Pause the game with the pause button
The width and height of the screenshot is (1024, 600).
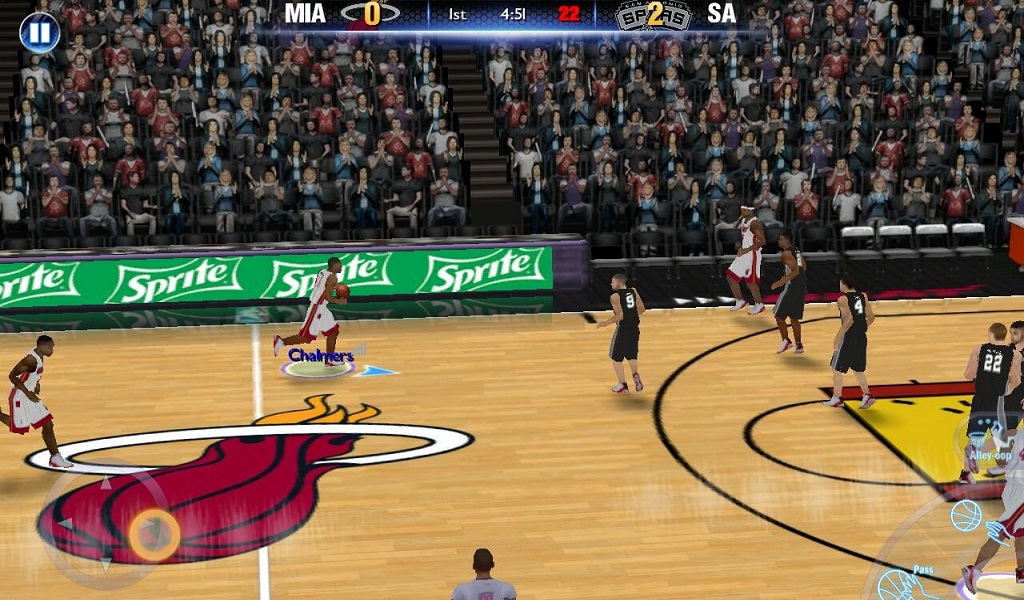coord(39,33)
